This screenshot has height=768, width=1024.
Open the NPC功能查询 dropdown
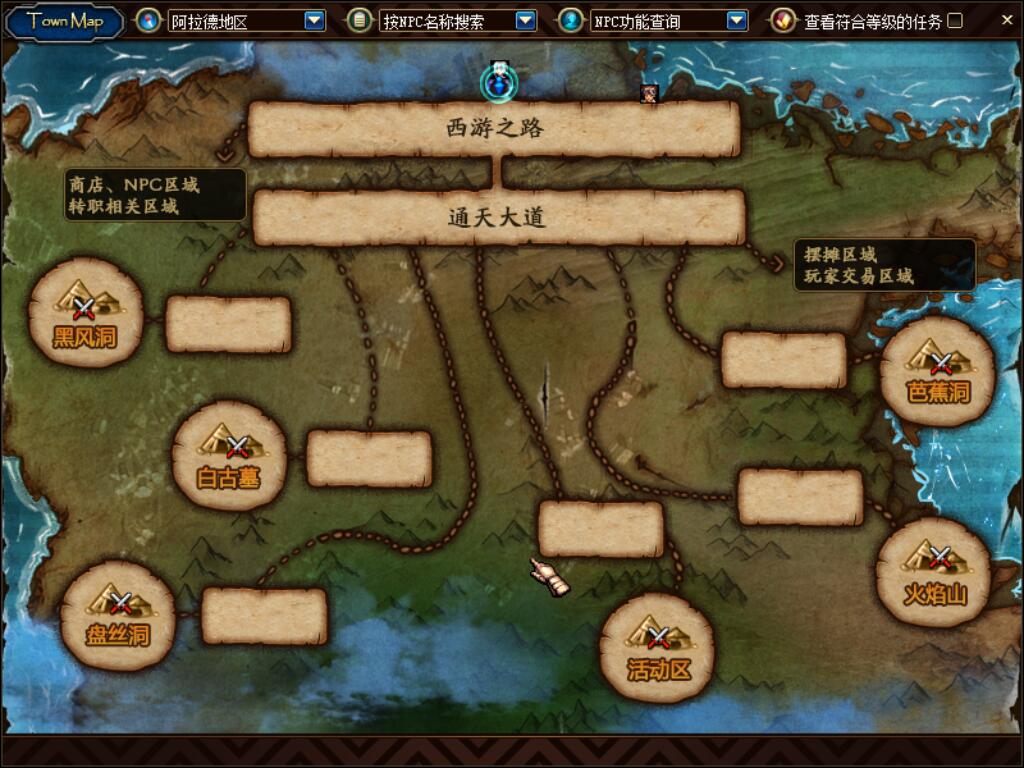pos(736,20)
